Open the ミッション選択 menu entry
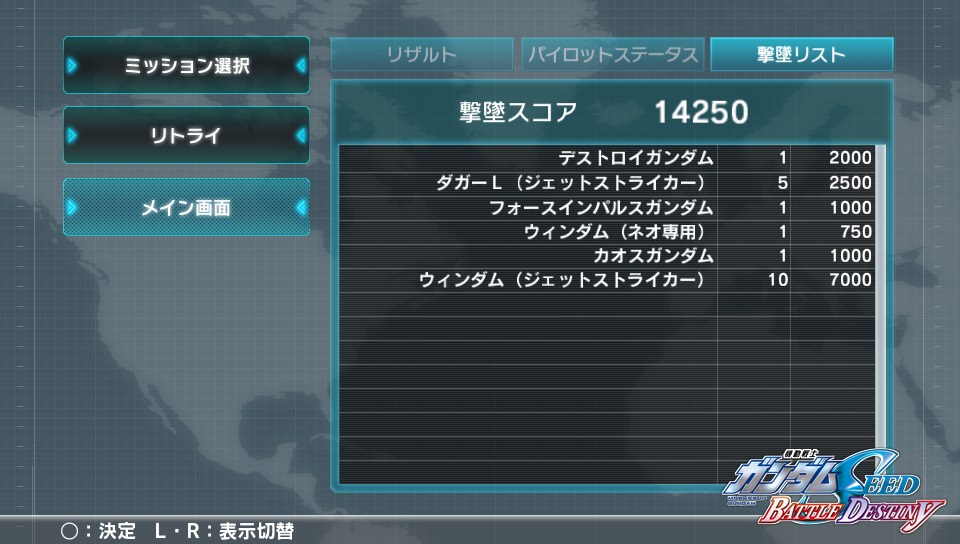 (x=187, y=66)
